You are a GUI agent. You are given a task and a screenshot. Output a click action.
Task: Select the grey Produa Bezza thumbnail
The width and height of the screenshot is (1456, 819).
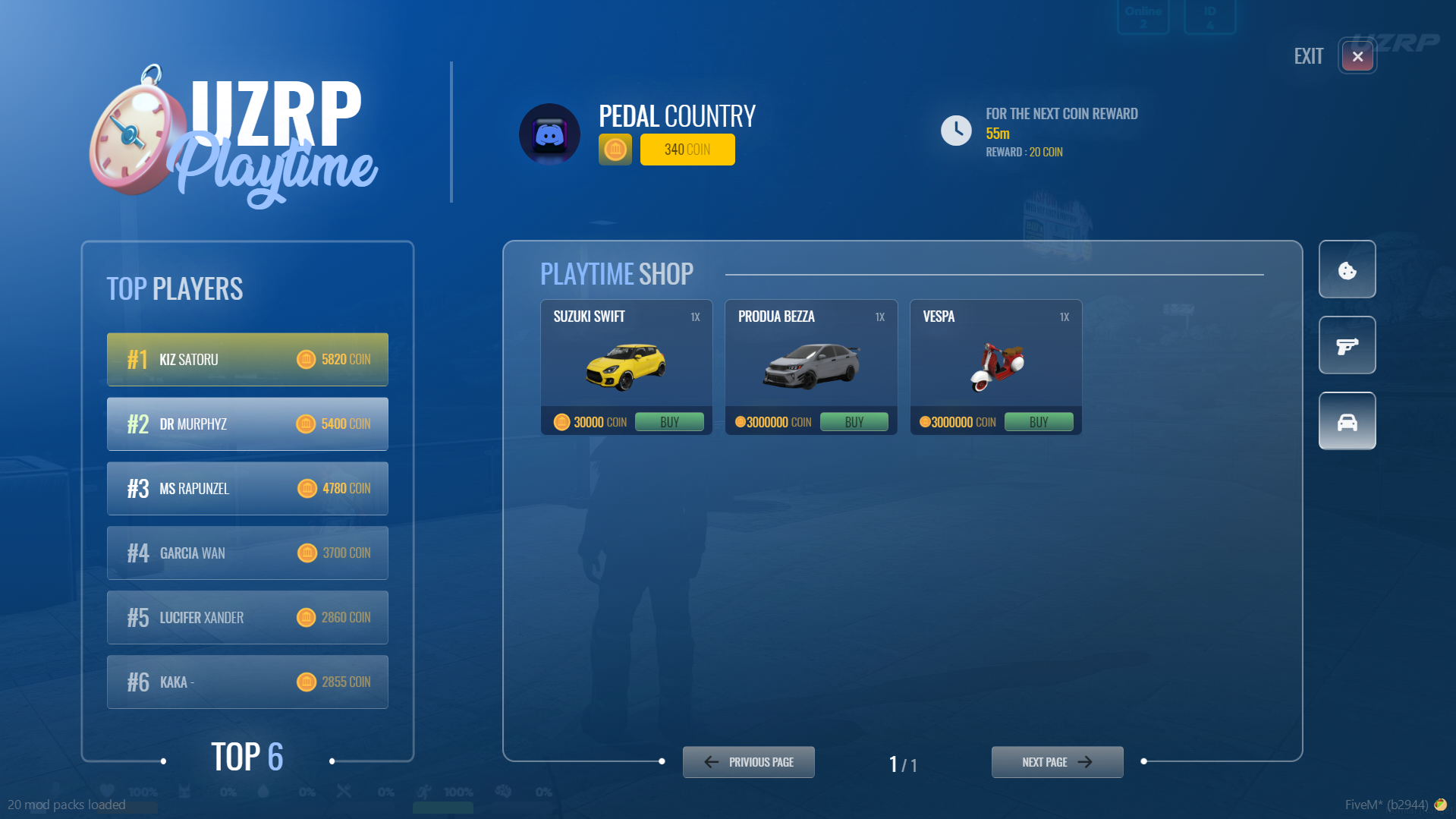(811, 367)
